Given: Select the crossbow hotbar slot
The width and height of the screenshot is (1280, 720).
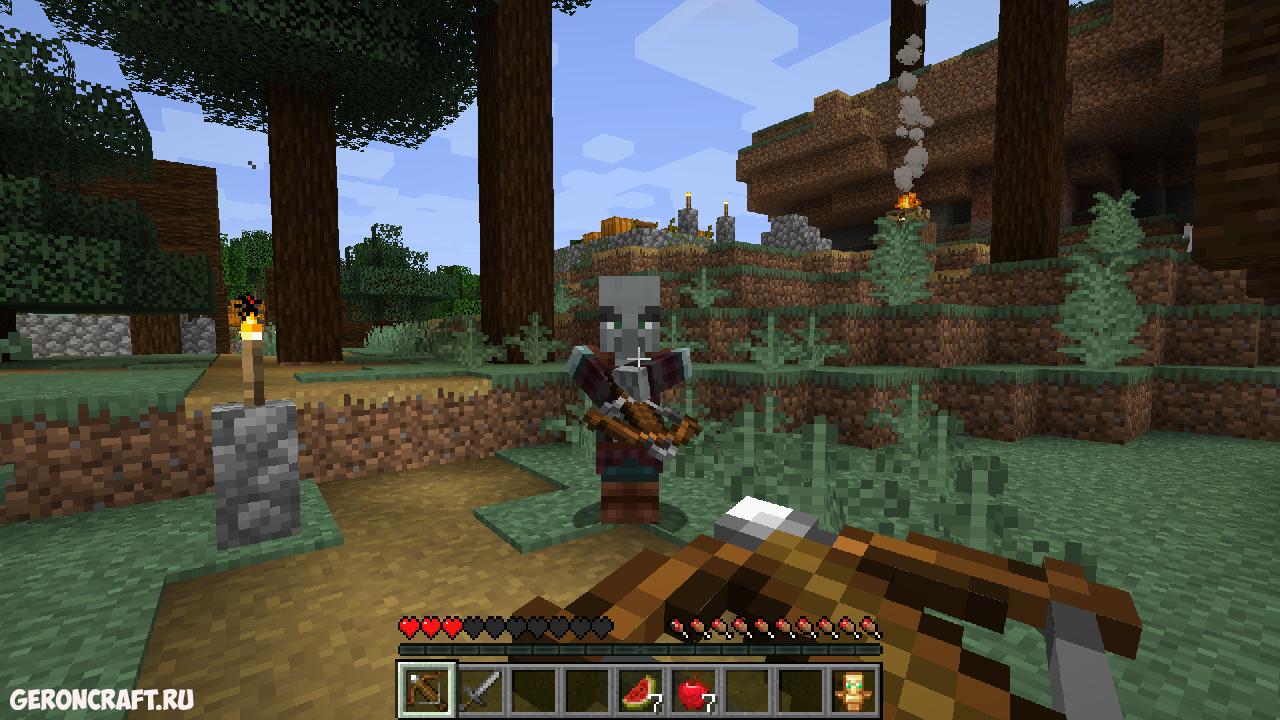Looking at the screenshot, I should click(426, 690).
